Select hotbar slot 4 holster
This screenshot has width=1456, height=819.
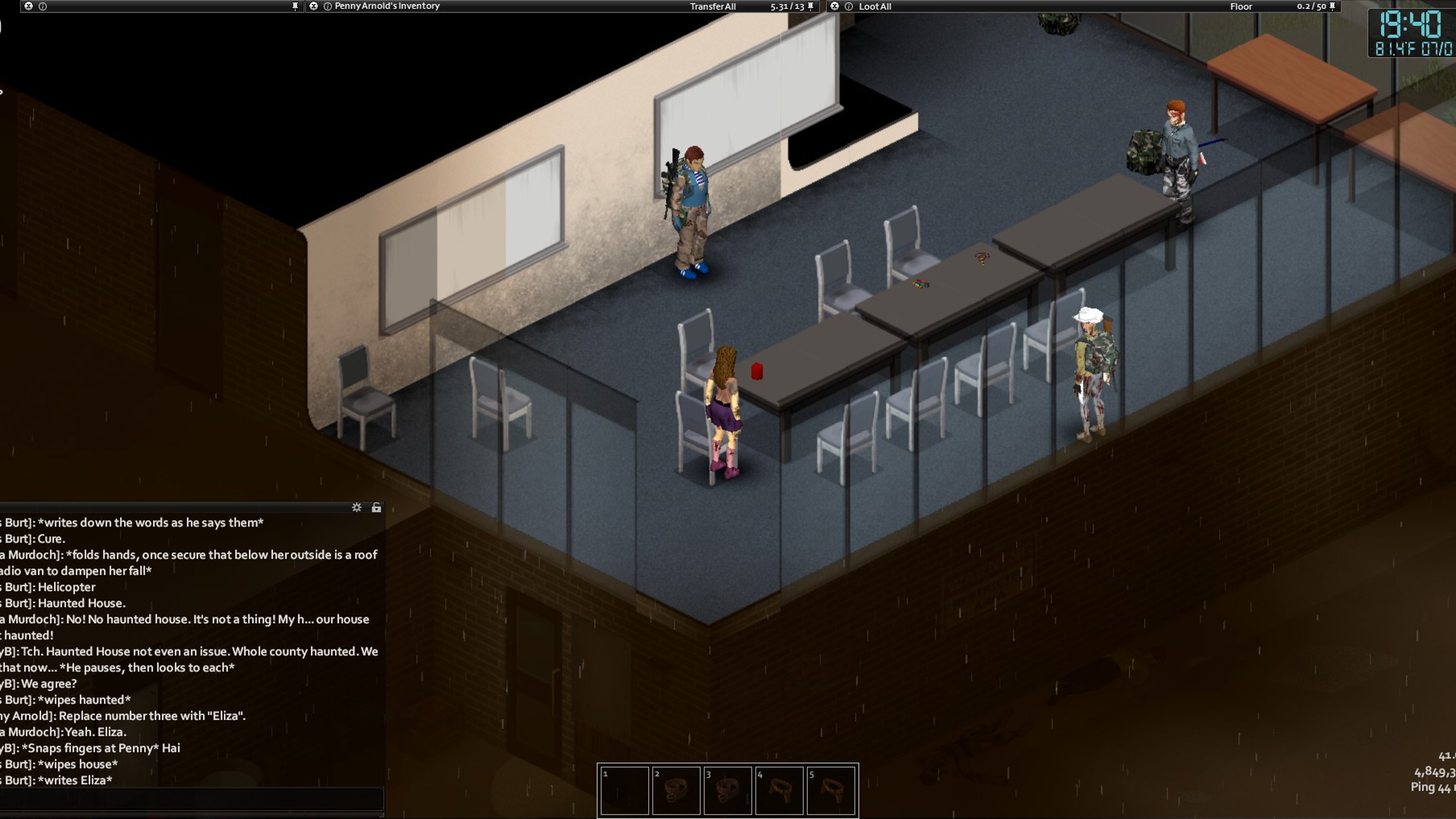779,790
